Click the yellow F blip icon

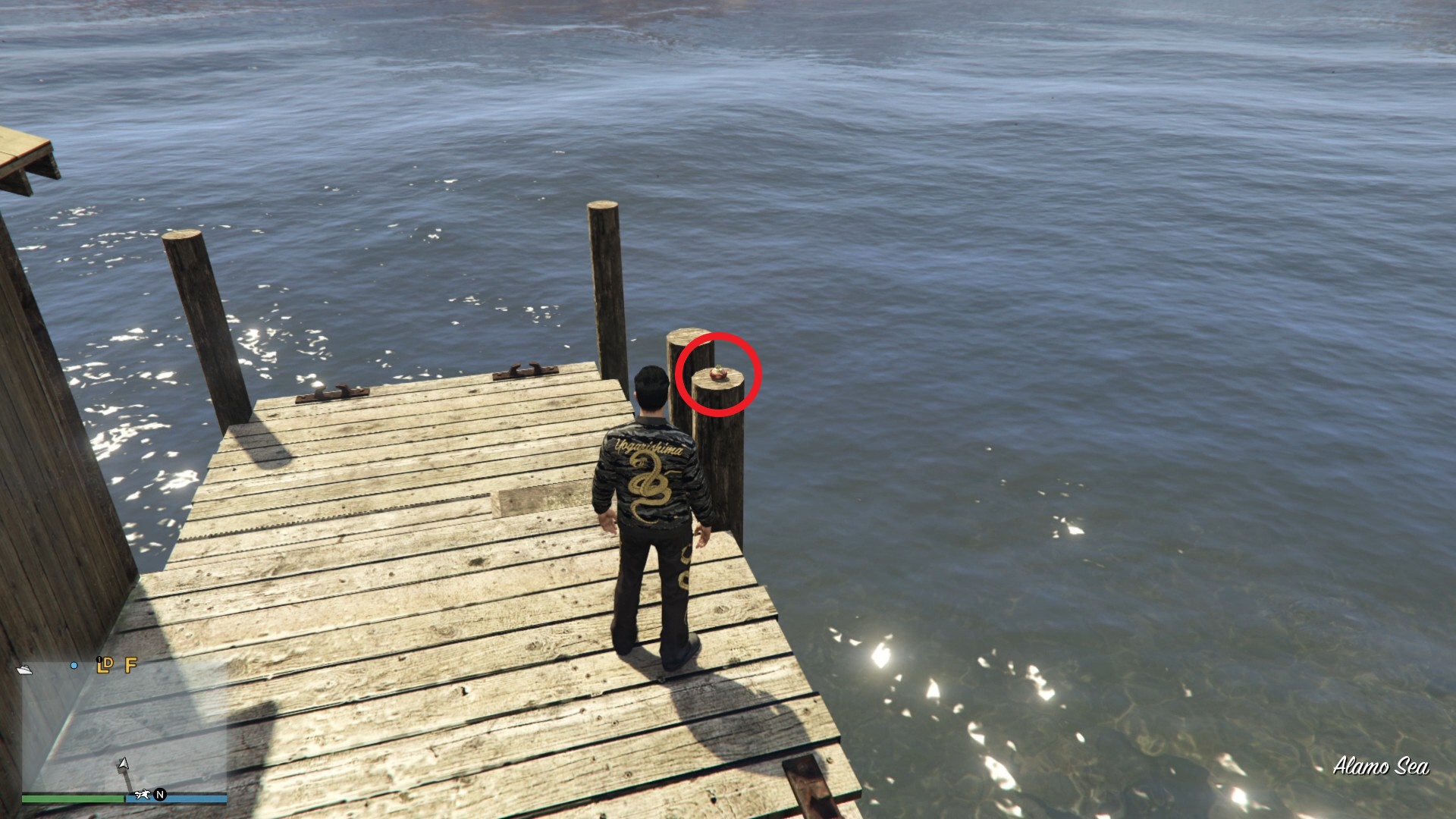130,667
